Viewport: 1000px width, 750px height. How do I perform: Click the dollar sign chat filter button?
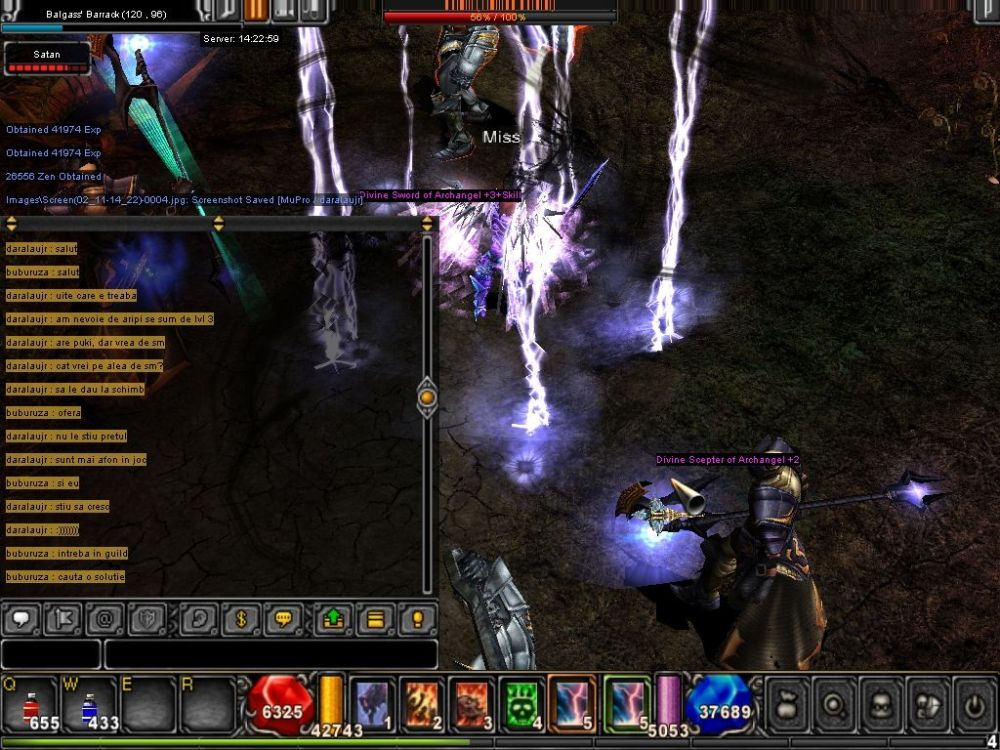point(240,619)
